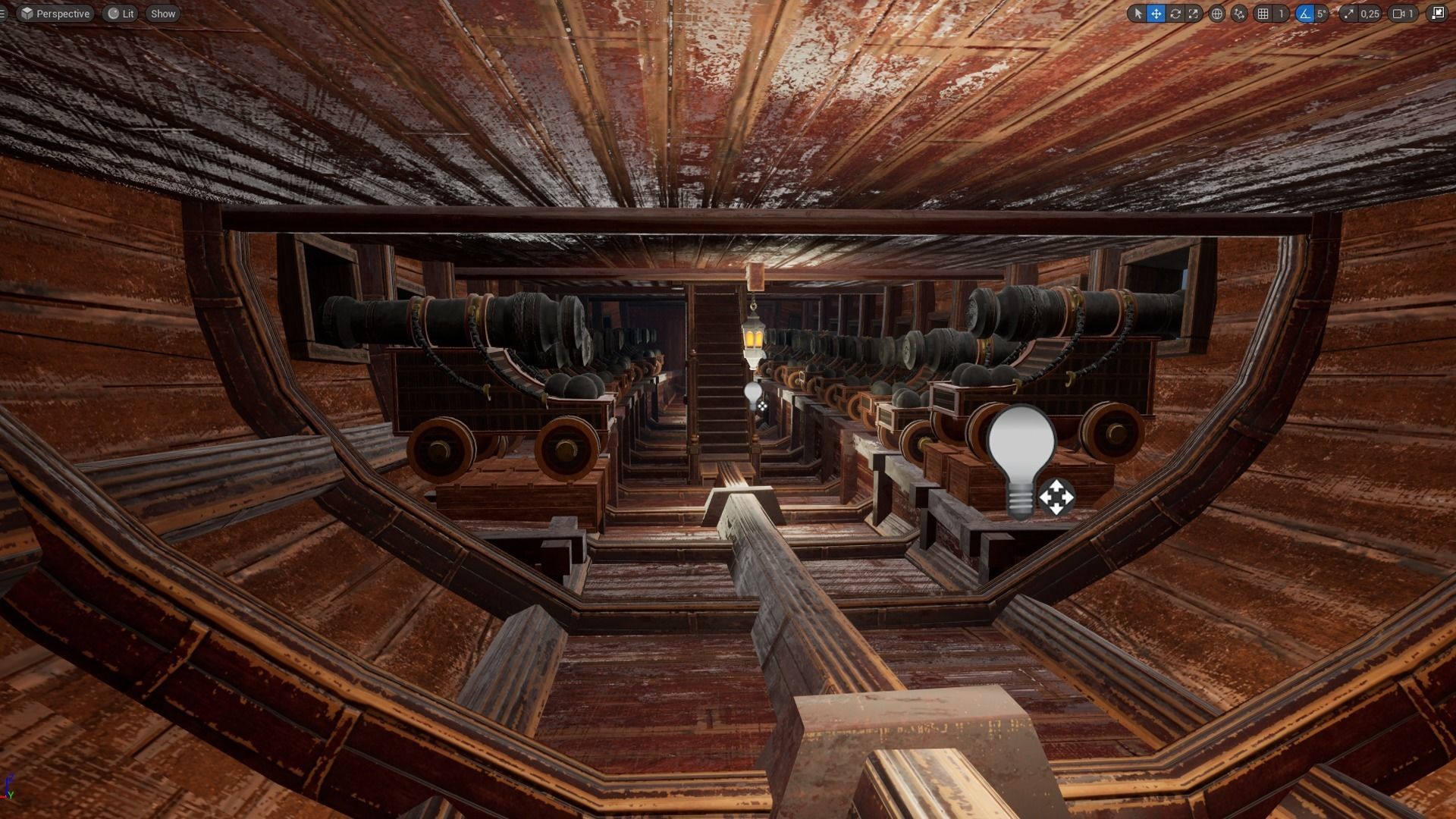Change the 5° rotation snap value
This screenshot has width=1456, height=819.
(1322, 14)
